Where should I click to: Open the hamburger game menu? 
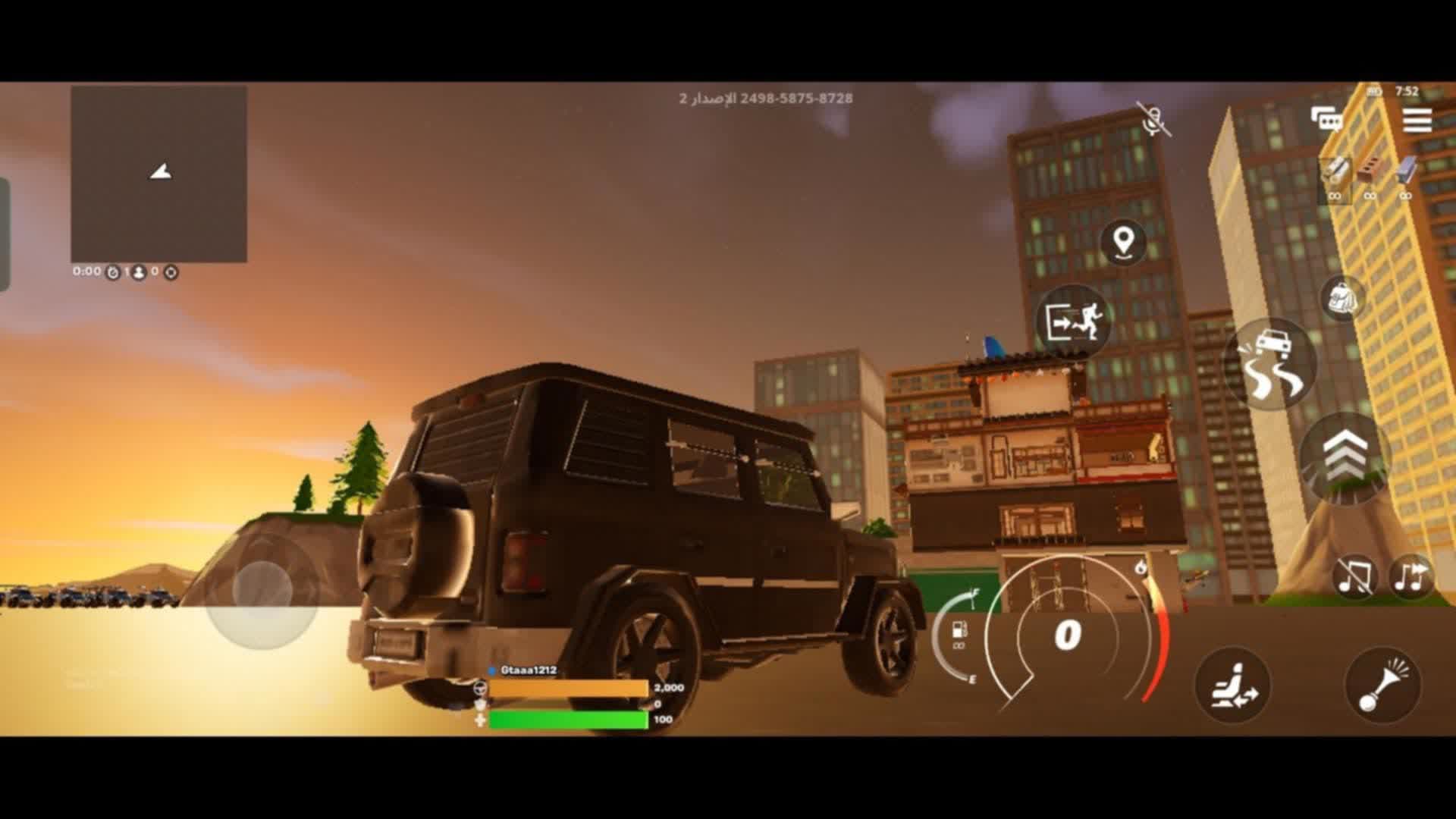tap(1419, 118)
